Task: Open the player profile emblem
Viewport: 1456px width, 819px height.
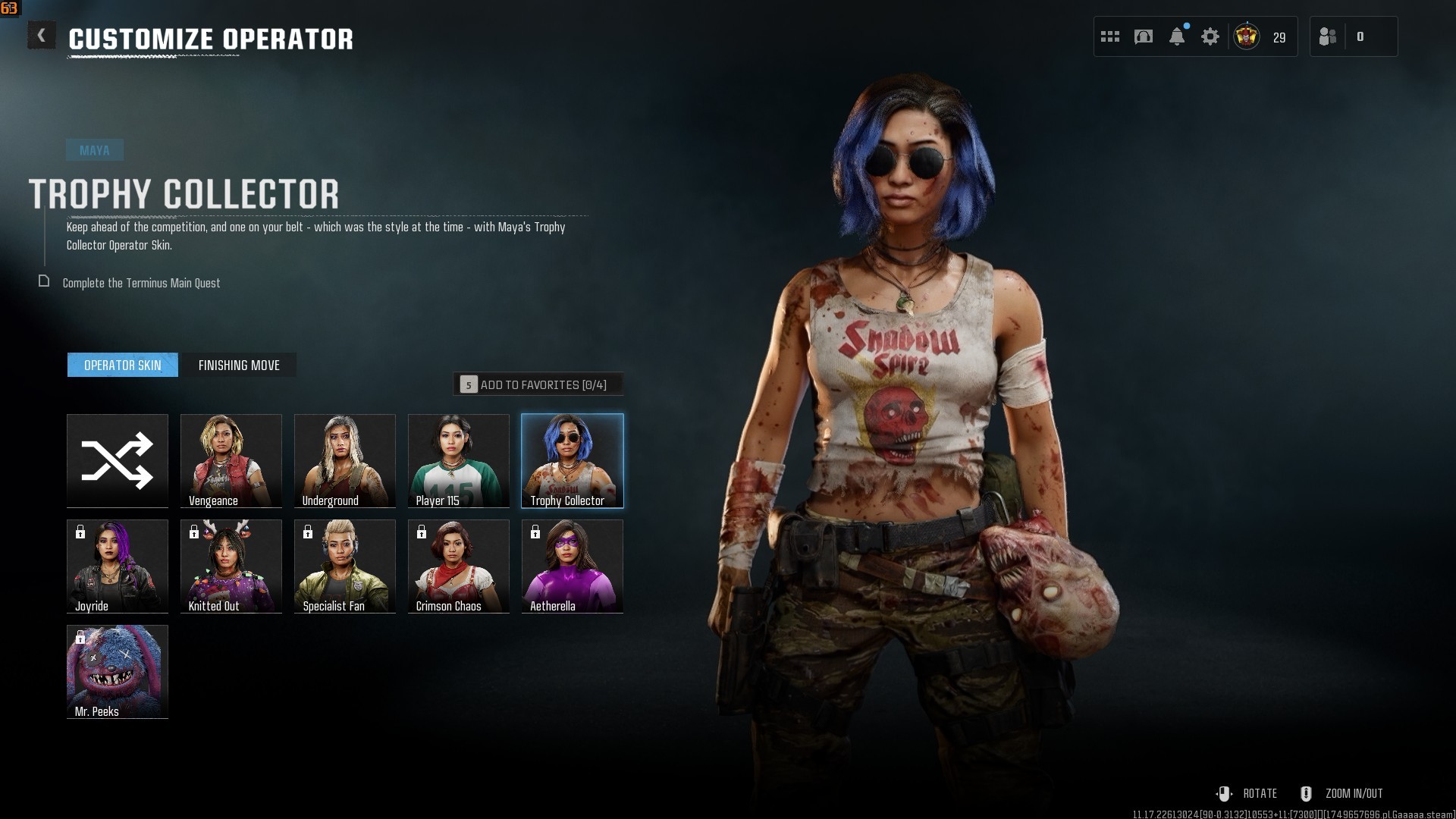Action: (1247, 36)
